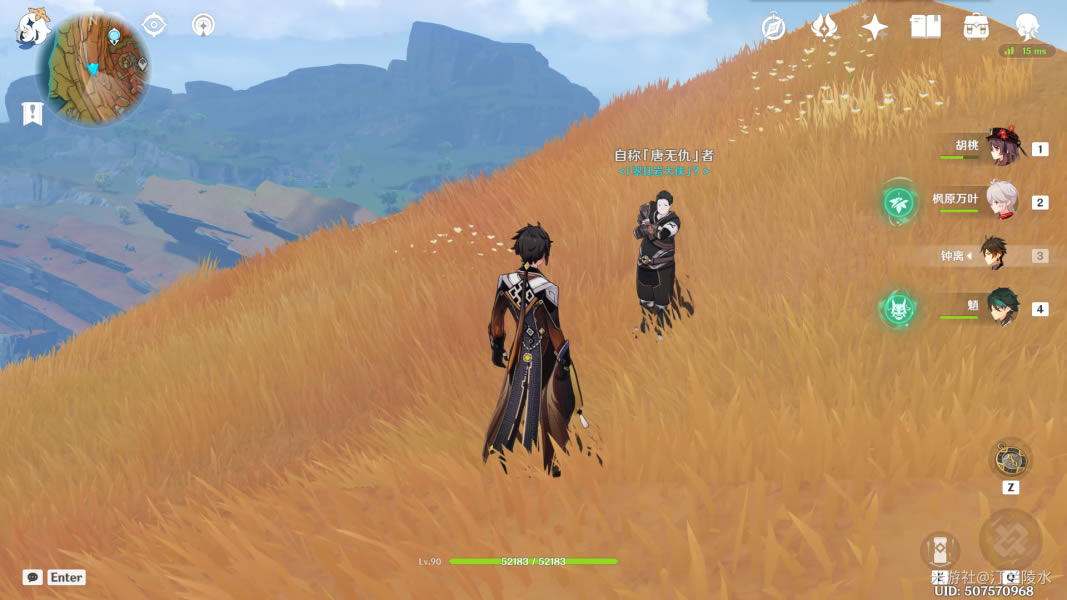Screen dimensions: 1067x600
Task: Switch to party member 魈
Action: coord(1001,308)
